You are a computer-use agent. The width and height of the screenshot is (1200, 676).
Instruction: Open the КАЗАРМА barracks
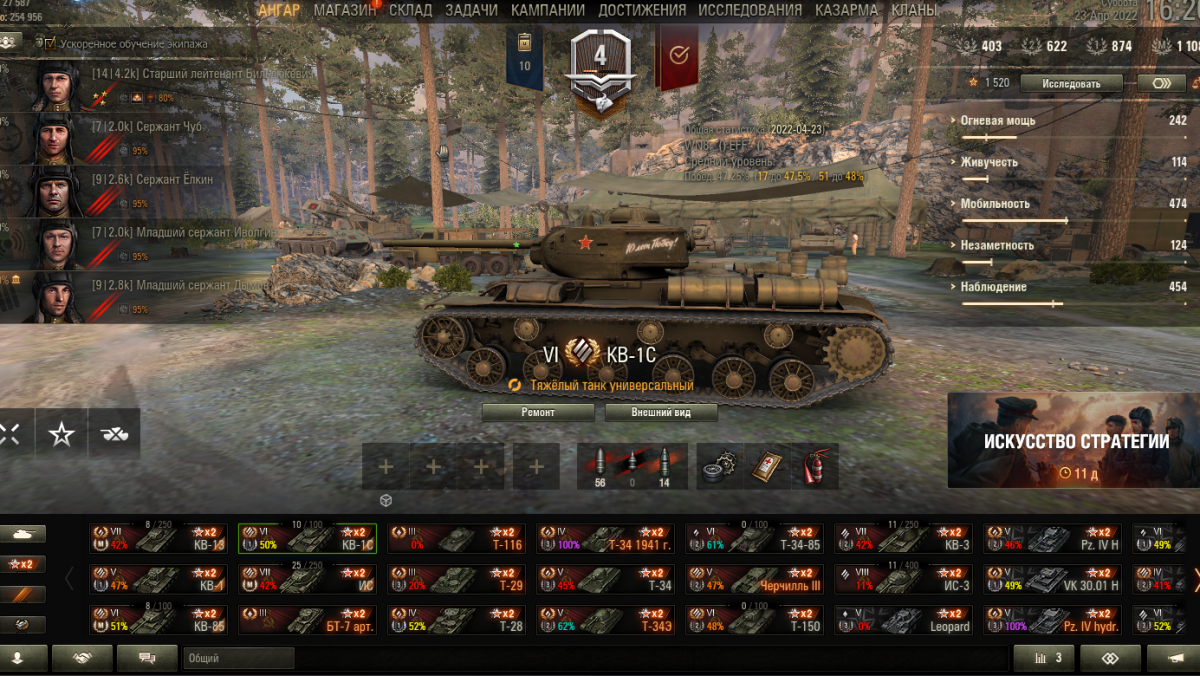(846, 10)
